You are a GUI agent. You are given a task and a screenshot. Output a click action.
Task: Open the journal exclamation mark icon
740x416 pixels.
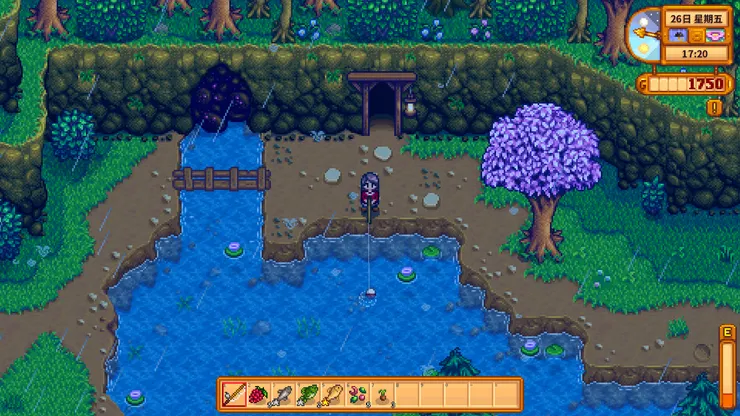714,106
